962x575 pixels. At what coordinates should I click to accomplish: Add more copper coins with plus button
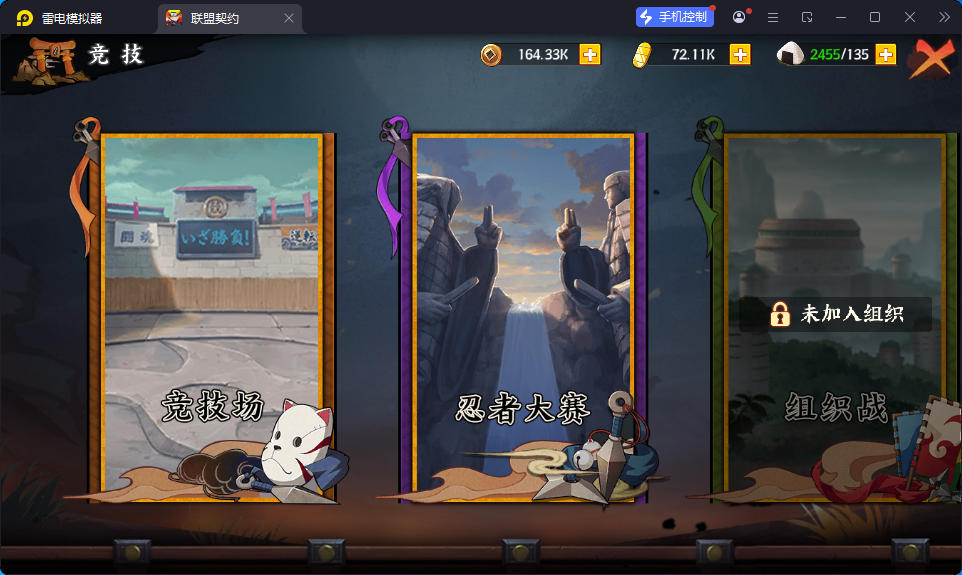(591, 55)
